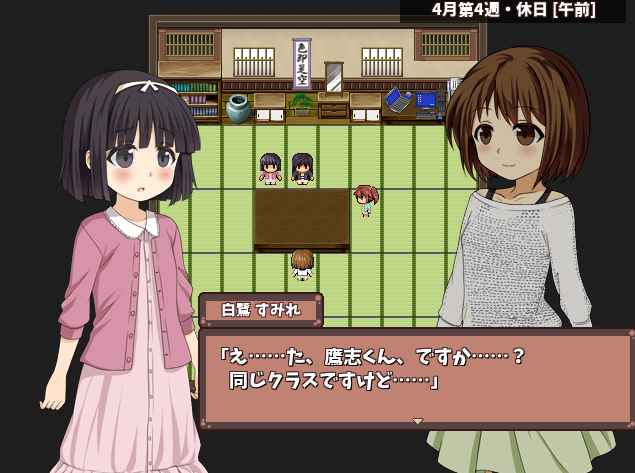
Task: Click the small continue arrow under the dialogue
Action: (418, 421)
